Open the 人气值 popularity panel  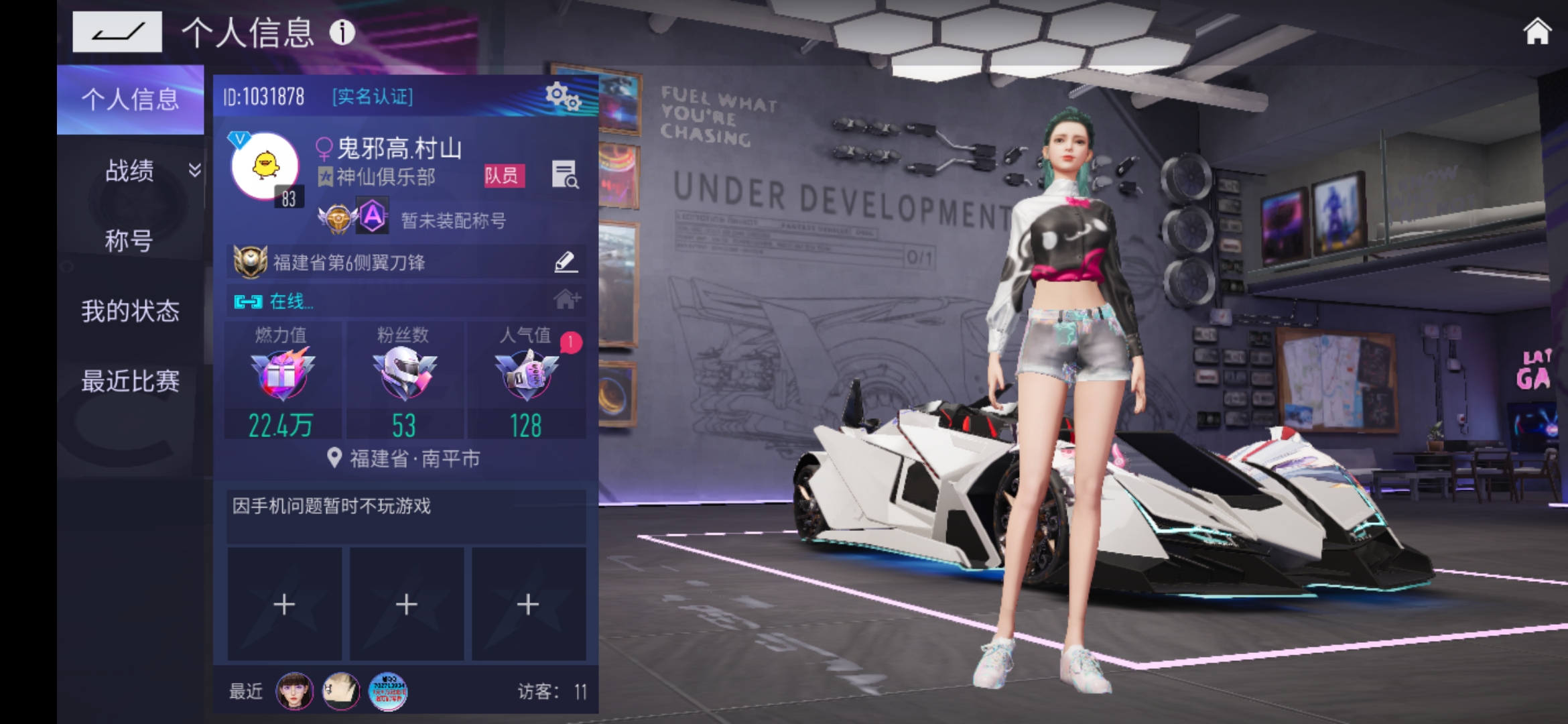(x=526, y=380)
